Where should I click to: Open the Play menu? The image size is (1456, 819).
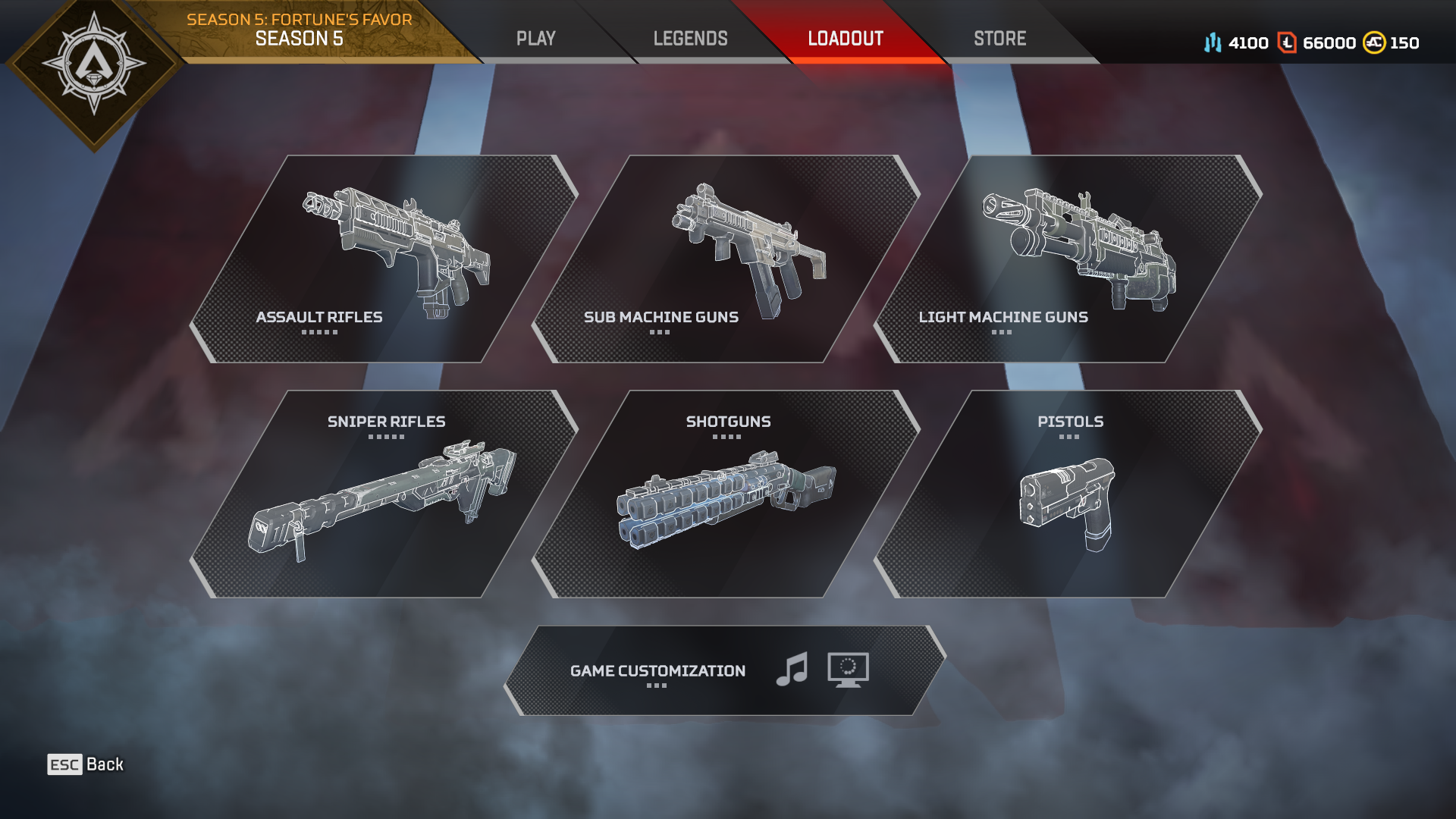[x=536, y=37]
